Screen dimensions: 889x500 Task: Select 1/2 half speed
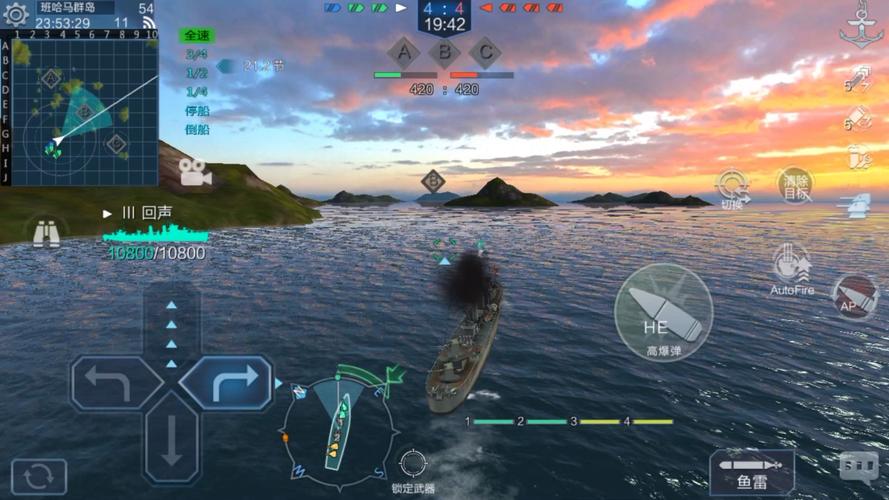tap(197, 74)
